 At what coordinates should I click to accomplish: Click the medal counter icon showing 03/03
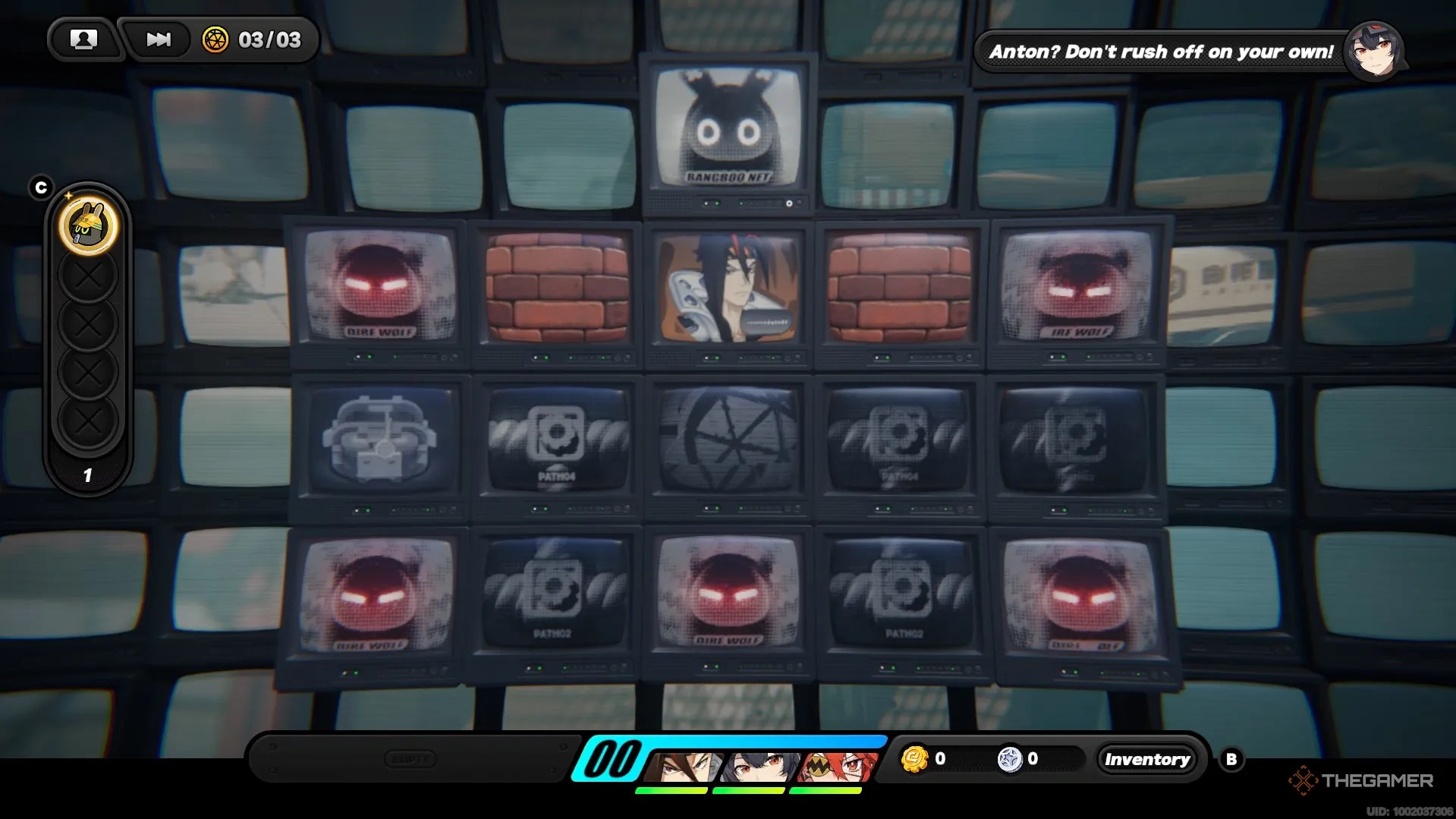point(217,41)
